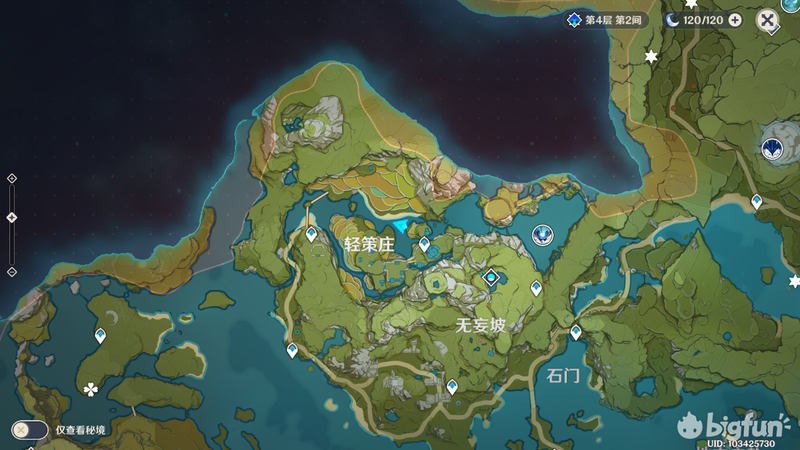
Task: Select the waypoint nearest 石门
Action: point(576,331)
